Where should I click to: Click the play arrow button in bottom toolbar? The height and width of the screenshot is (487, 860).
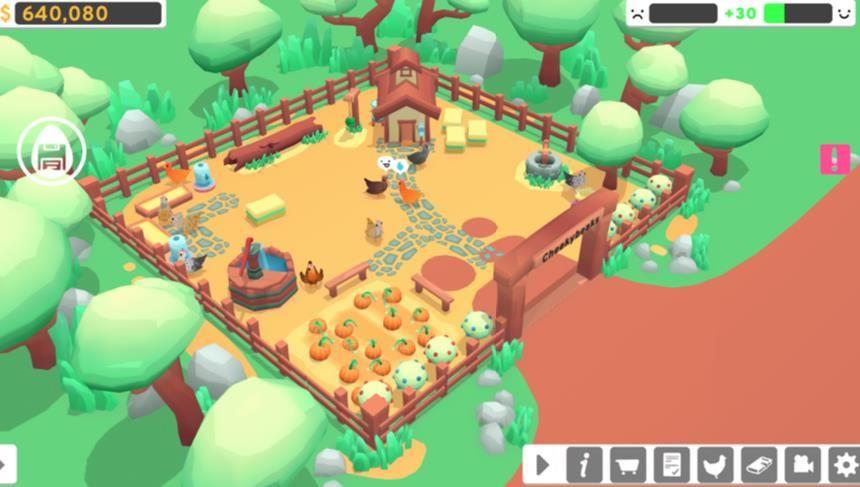(x=542, y=465)
